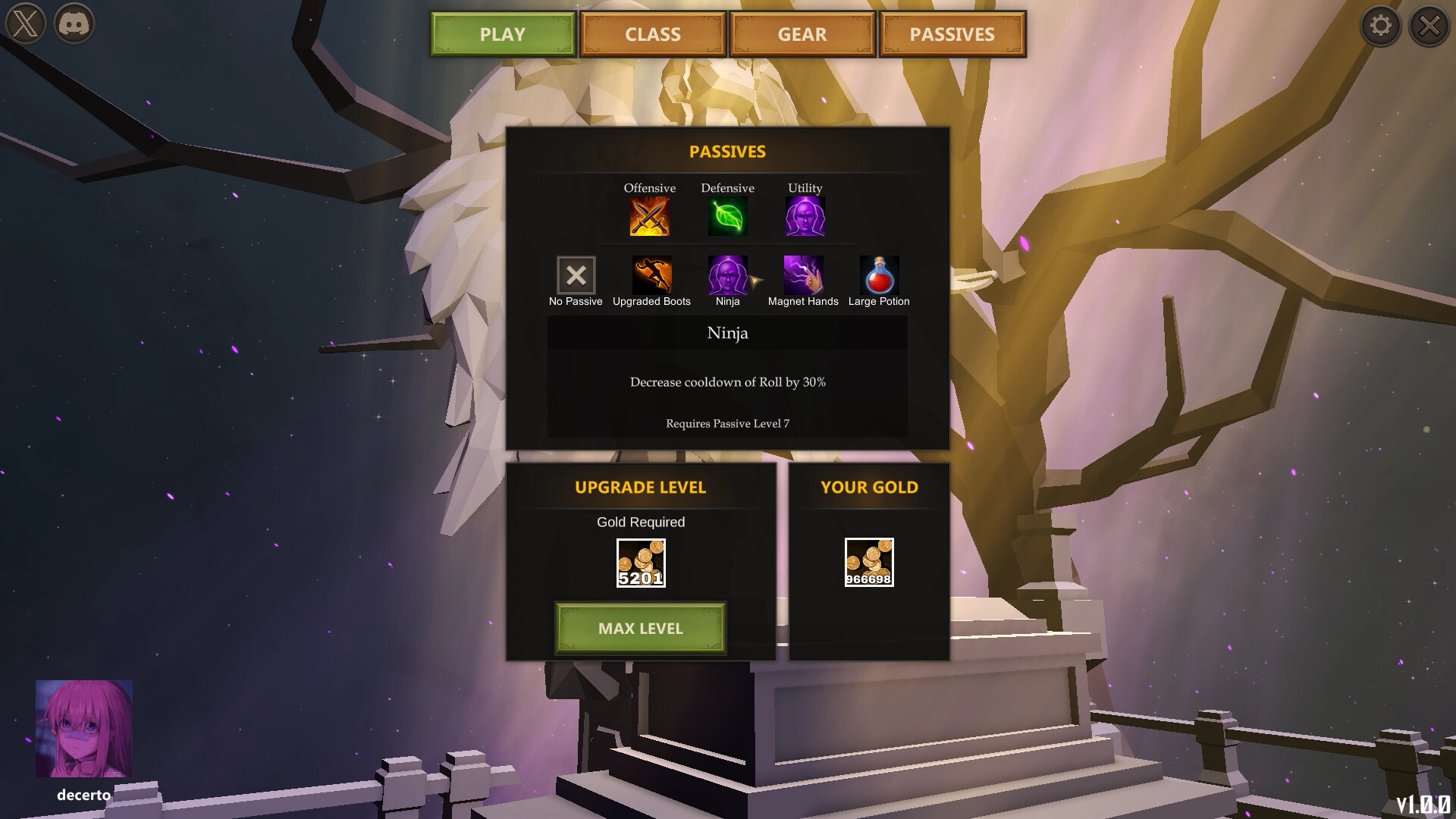Switch to the CLASS tab
Screen dimensions: 1456x819
coord(652,34)
